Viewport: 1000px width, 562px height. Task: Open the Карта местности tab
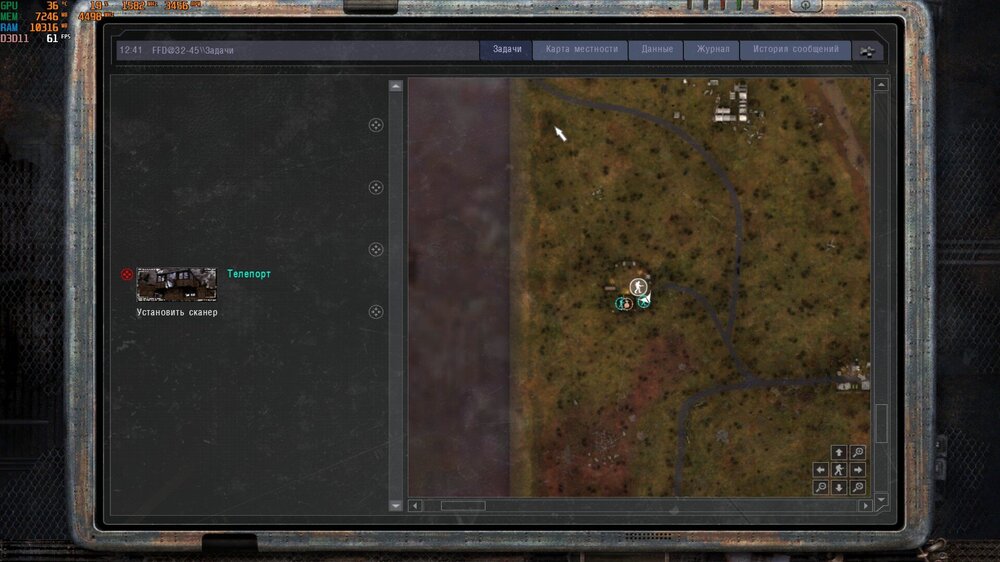coord(580,50)
